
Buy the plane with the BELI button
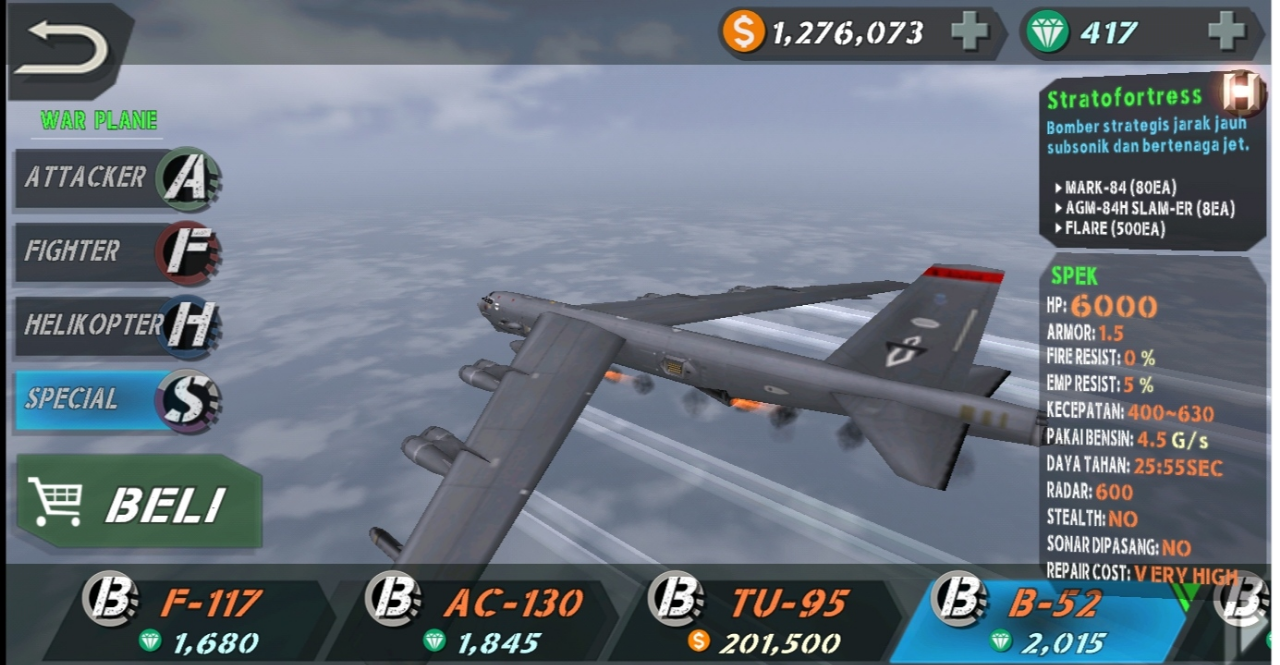pos(138,503)
